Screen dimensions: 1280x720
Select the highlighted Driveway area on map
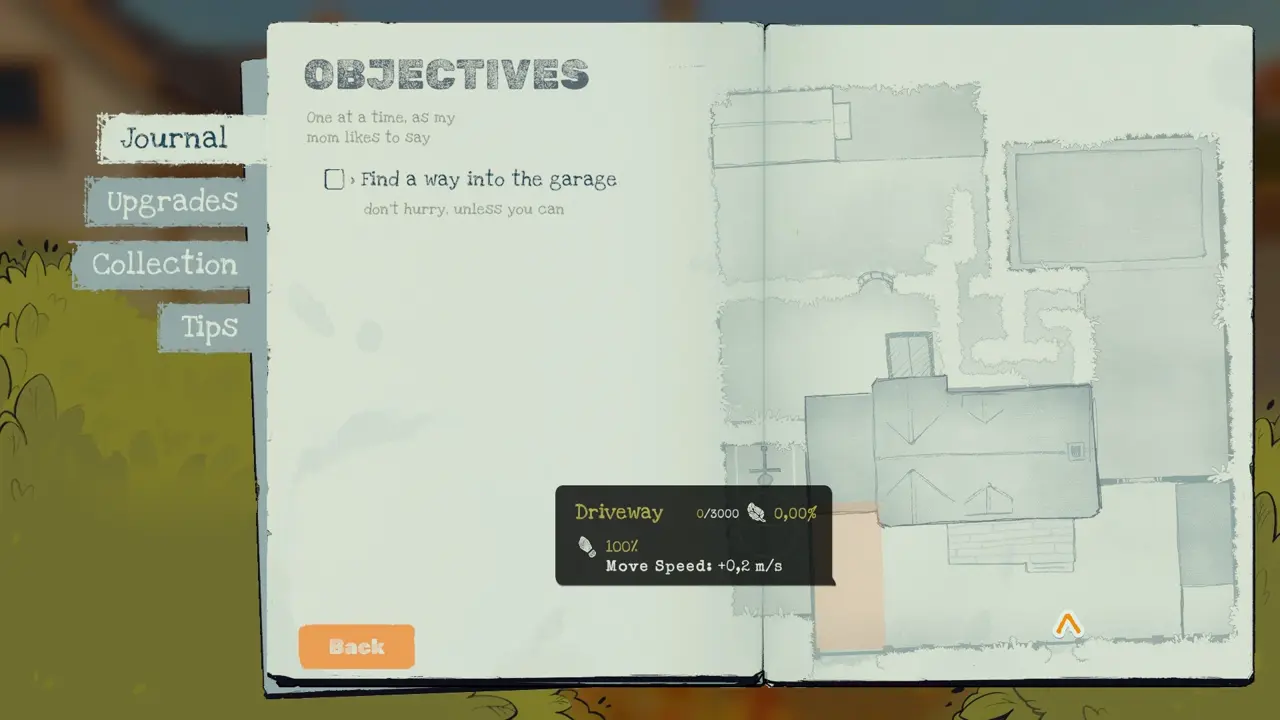click(x=850, y=612)
